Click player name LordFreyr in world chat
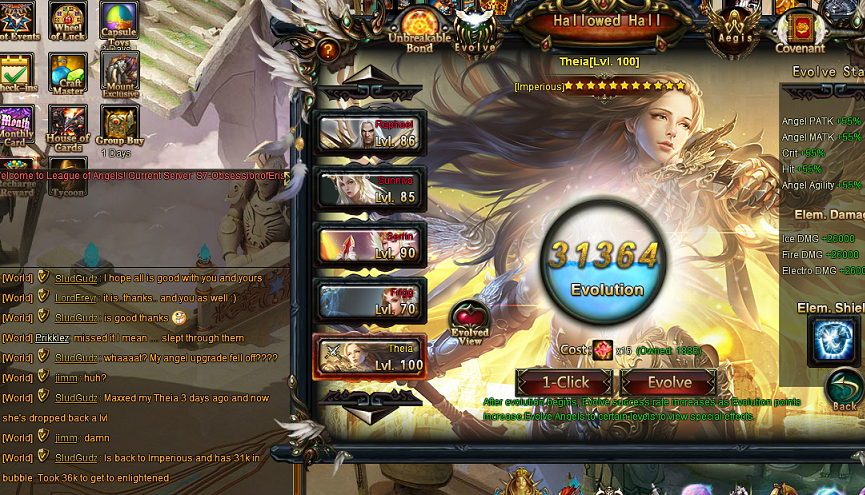 click(75, 297)
